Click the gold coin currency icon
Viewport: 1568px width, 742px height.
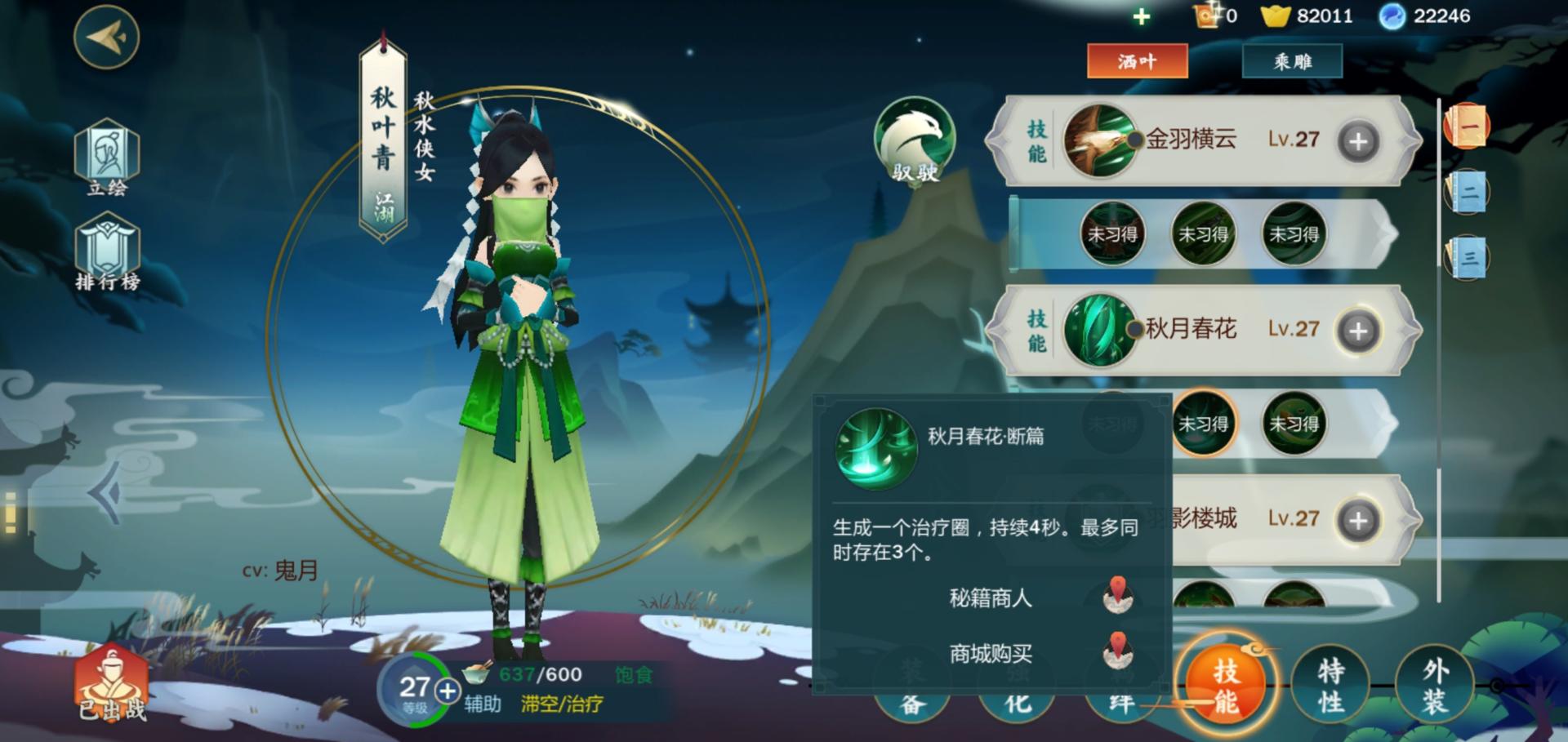[1274, 15]
